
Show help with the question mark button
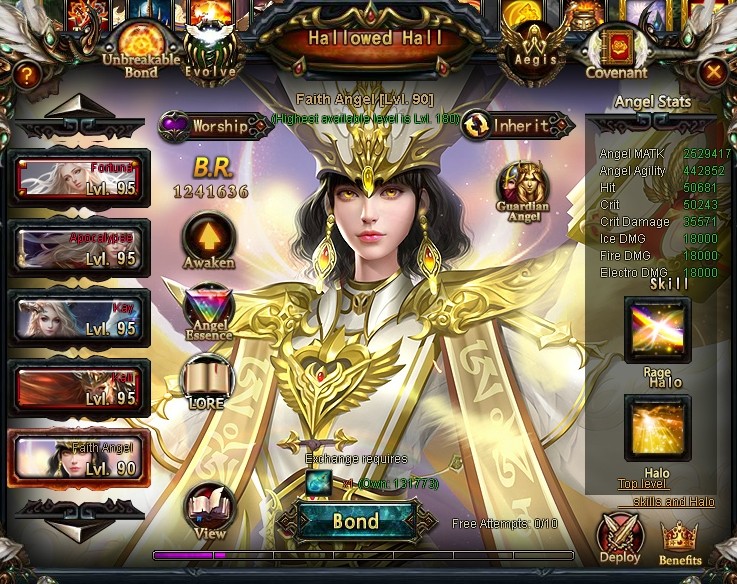pos(26,73)
